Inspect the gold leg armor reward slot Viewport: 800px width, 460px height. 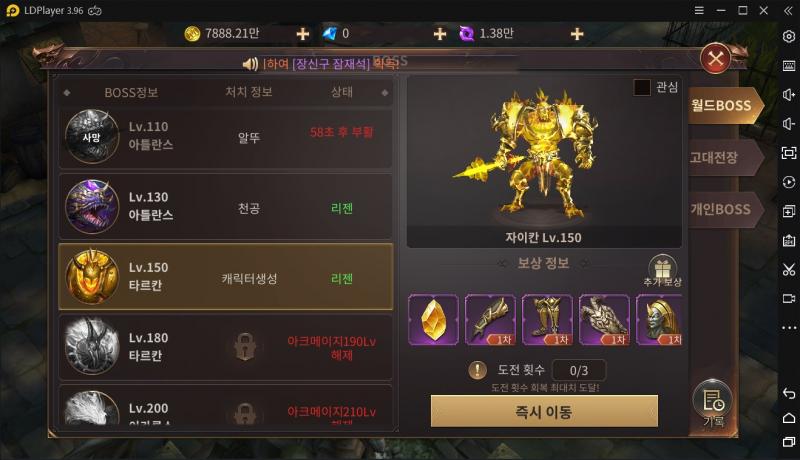[547, 319]
